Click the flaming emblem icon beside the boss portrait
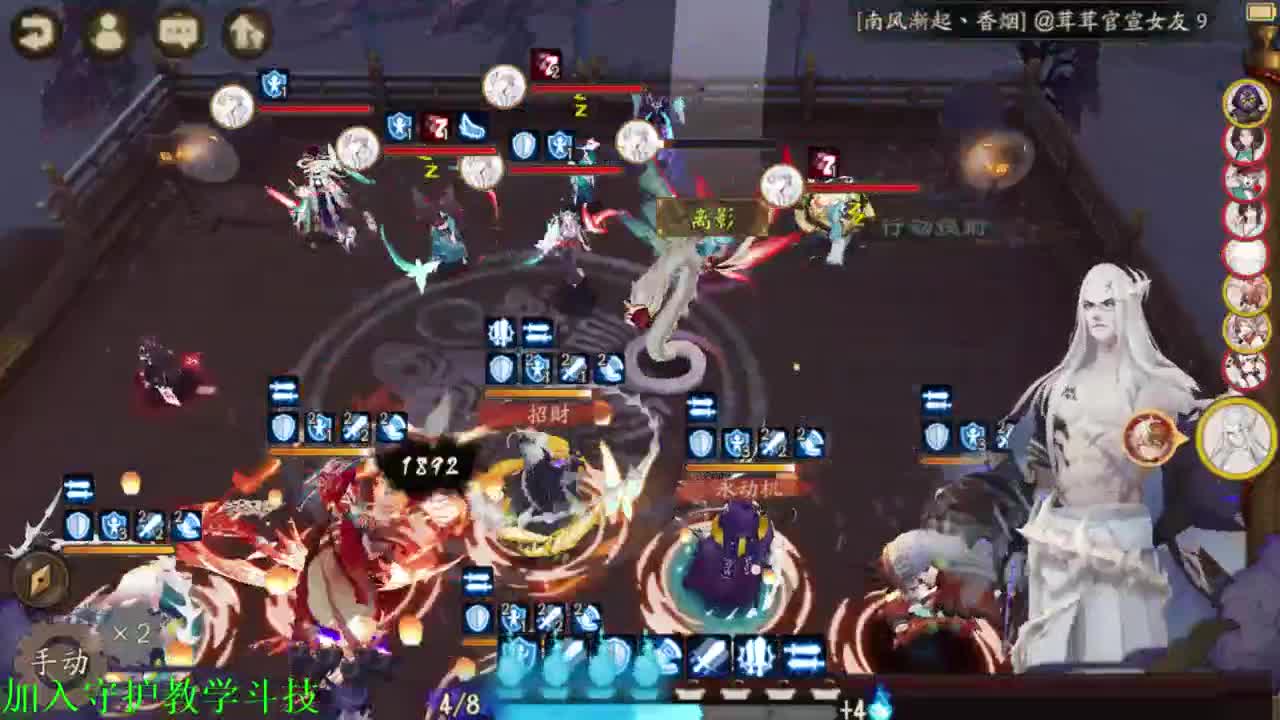This screenshot has height=720, width=1280. tap(1146, 437)
